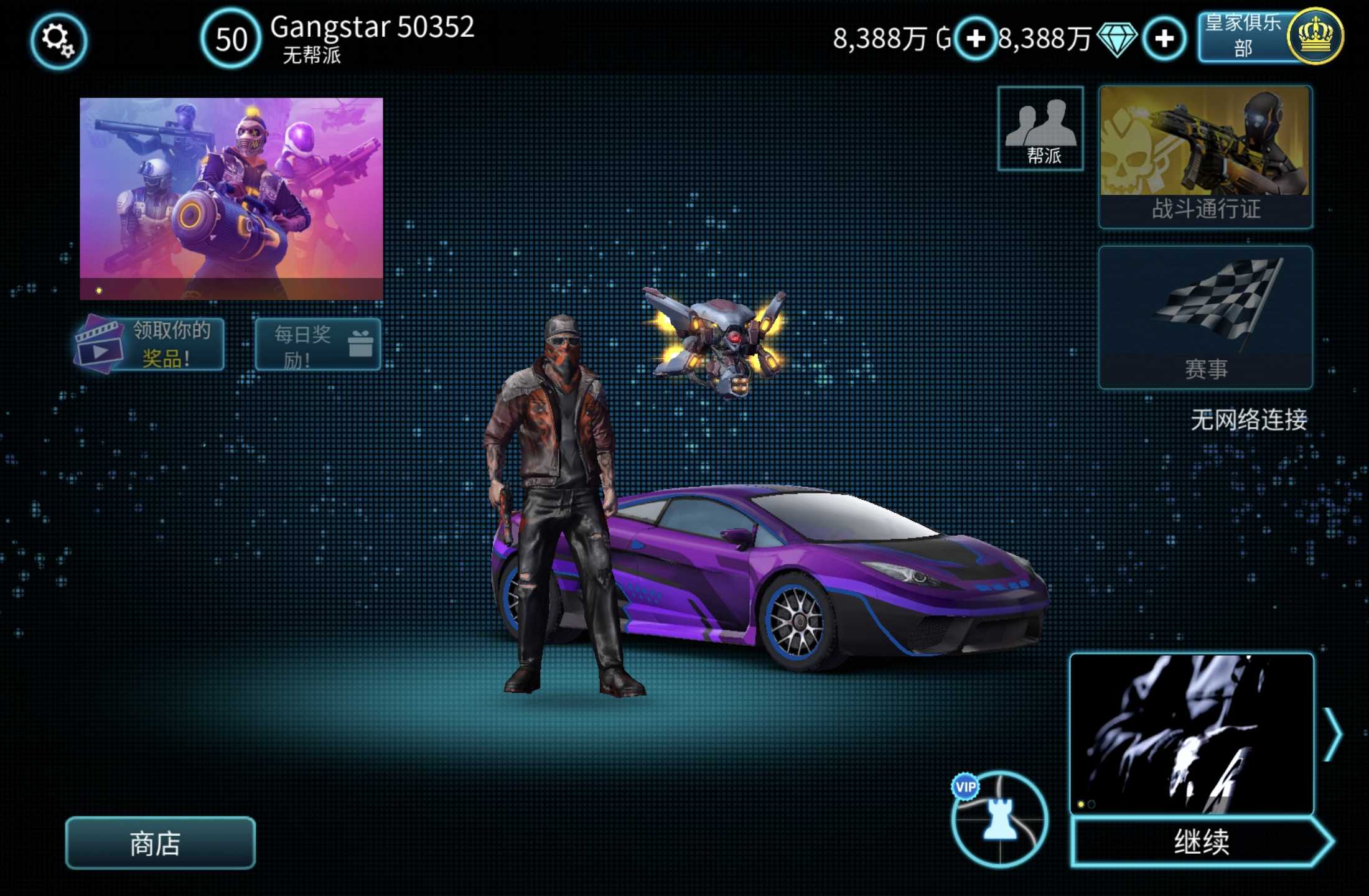Viewport: 1369px width, 896px height.
Task: Open the 每日奖励 daily reward
Action: tap(318, 345)
